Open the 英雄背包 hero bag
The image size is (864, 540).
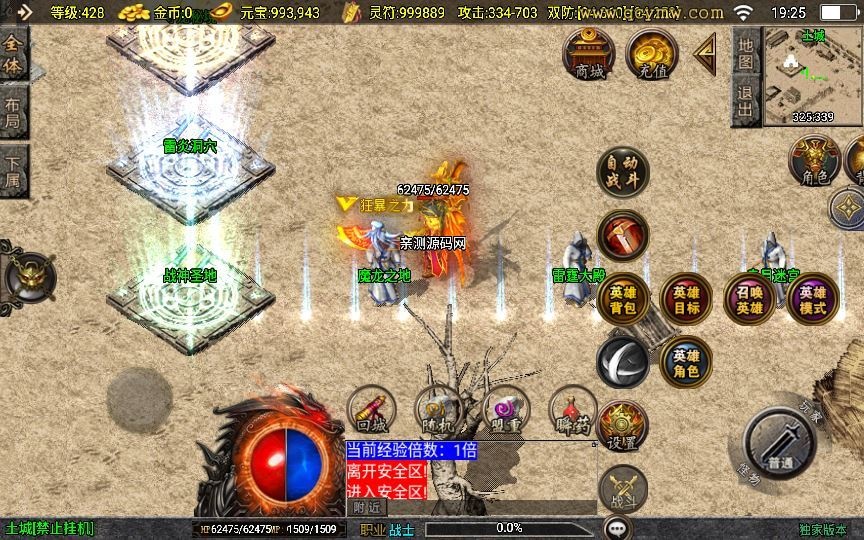(x=622, y=299)
